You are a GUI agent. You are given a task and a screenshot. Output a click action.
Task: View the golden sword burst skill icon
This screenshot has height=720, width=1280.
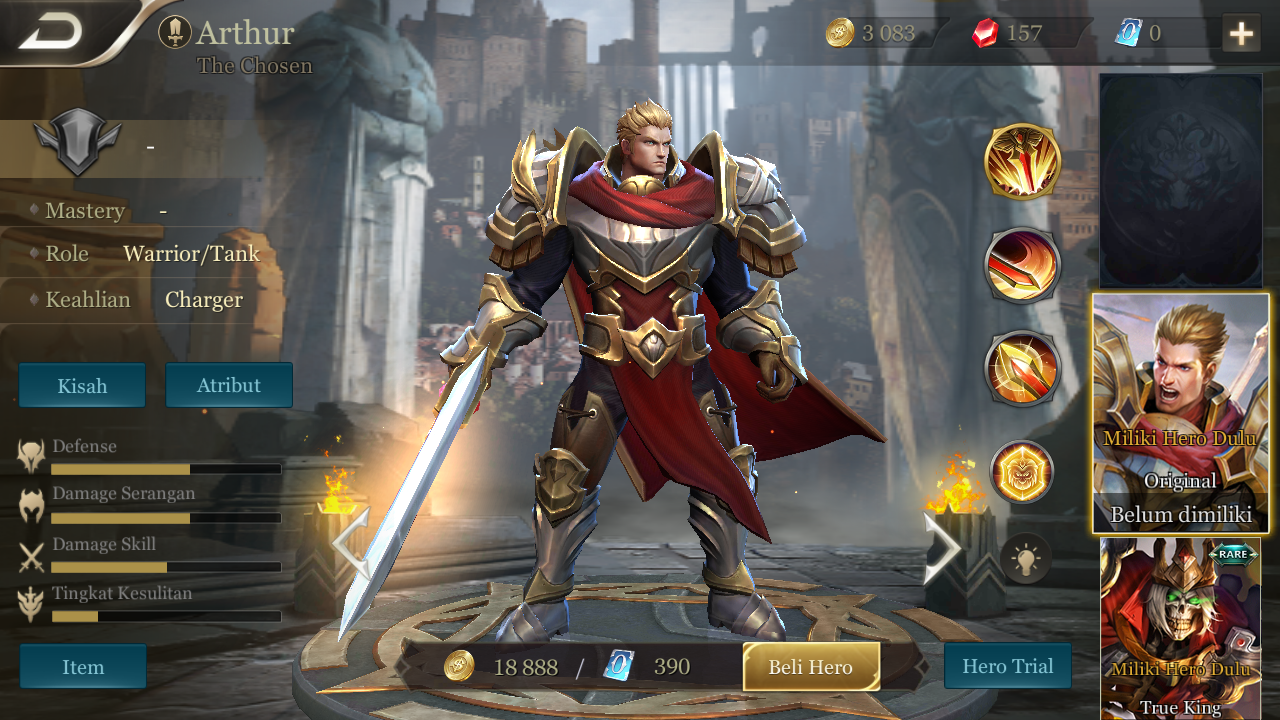[1022, 162]
